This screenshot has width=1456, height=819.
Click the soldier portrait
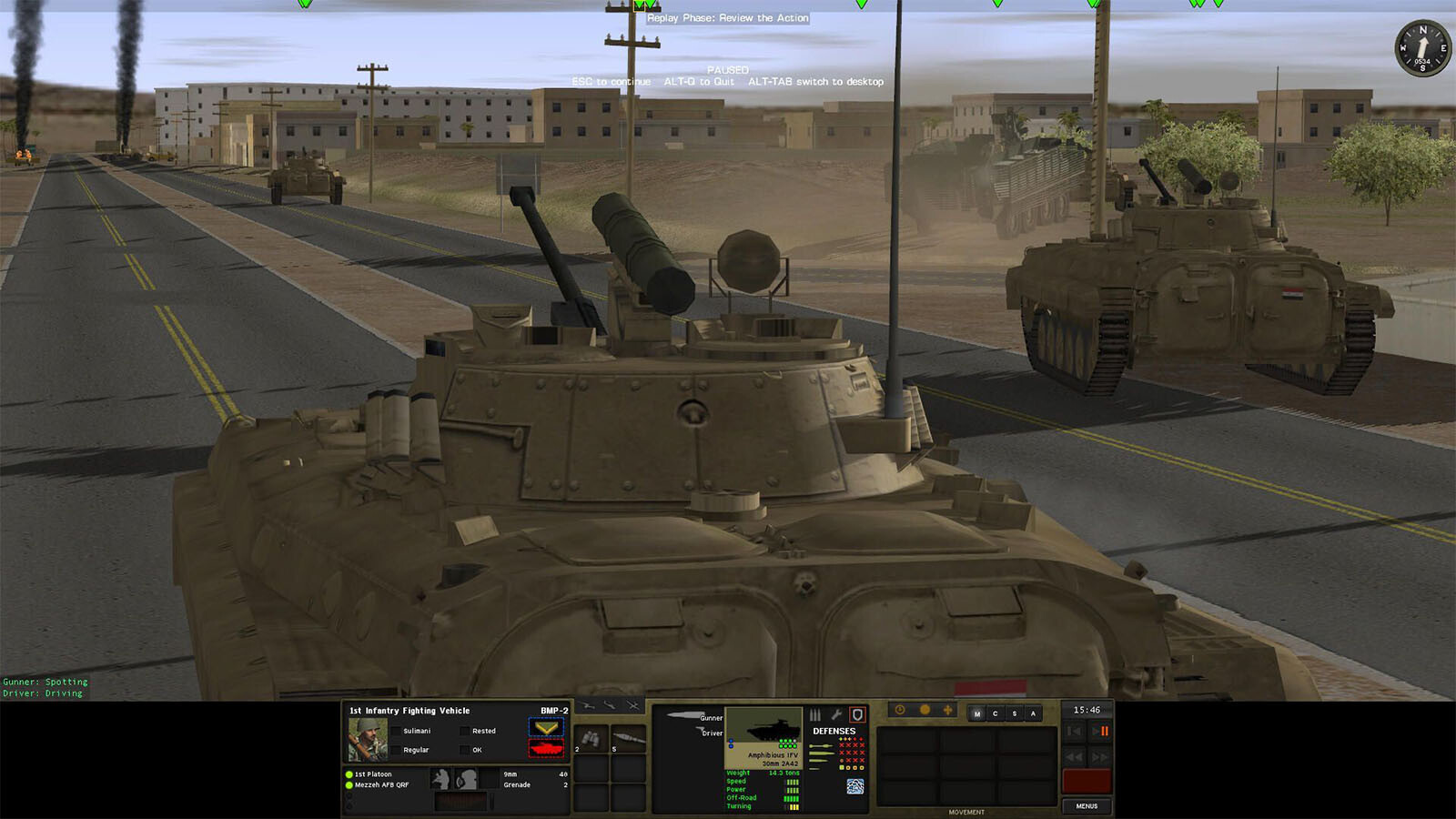(368, 739)
